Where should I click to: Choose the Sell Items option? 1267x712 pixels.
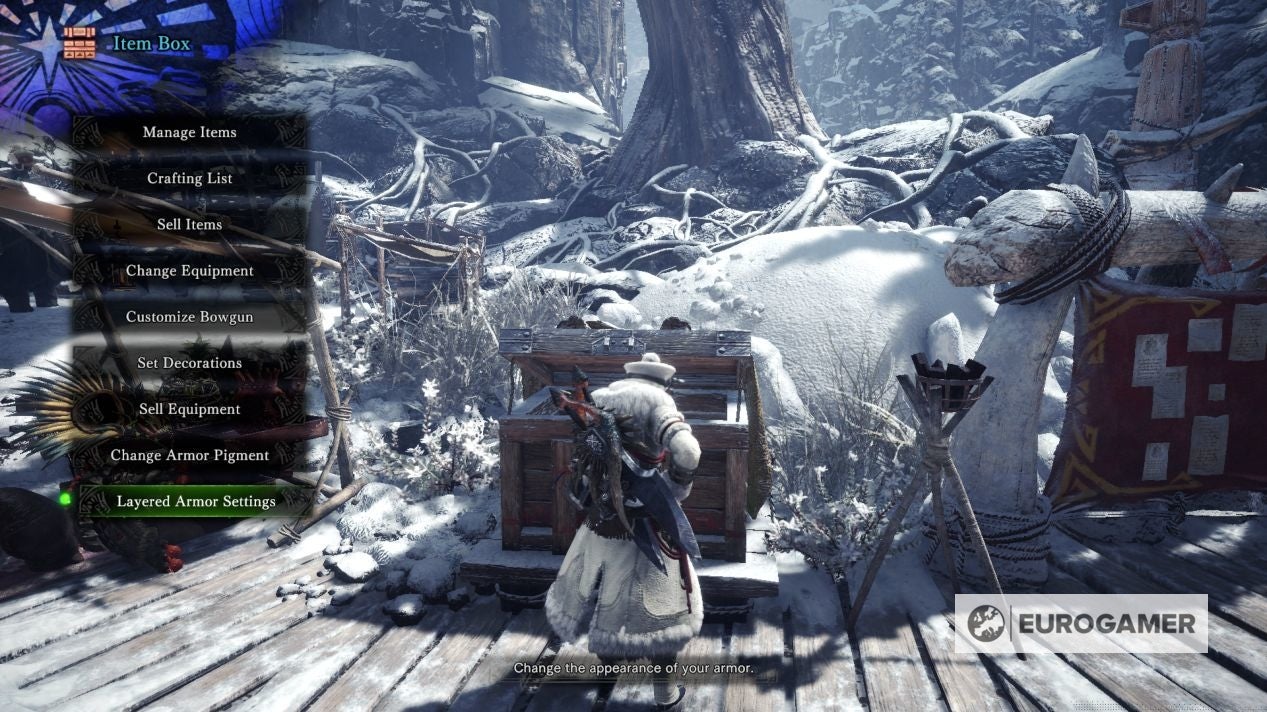[190, 224]
